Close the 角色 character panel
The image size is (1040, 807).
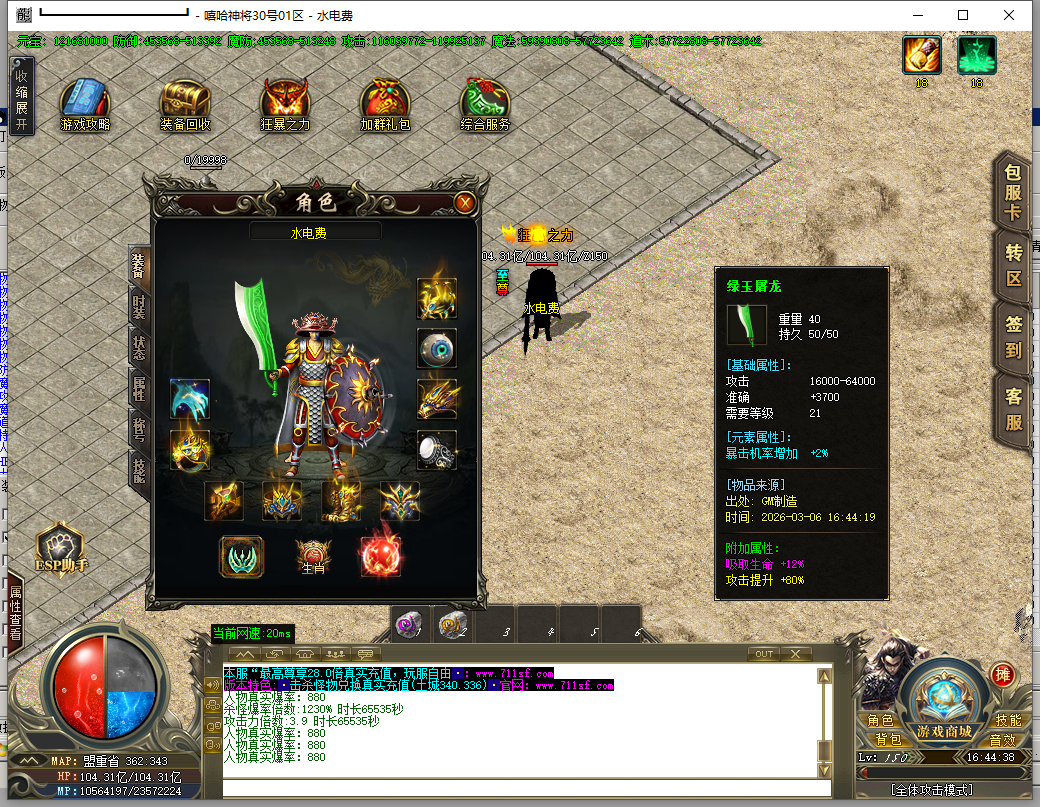click(464, 202)
